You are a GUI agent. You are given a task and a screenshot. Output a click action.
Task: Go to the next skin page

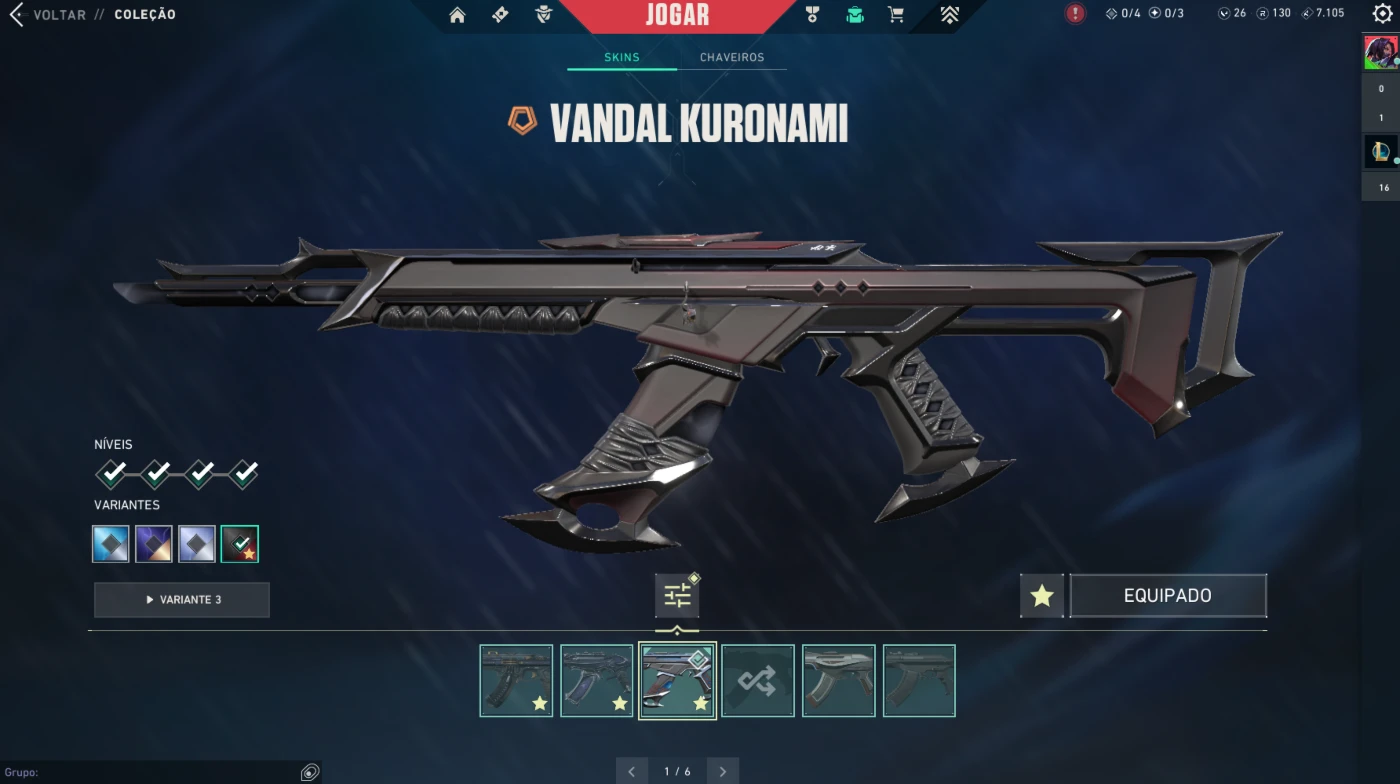[x=722, y=771]
